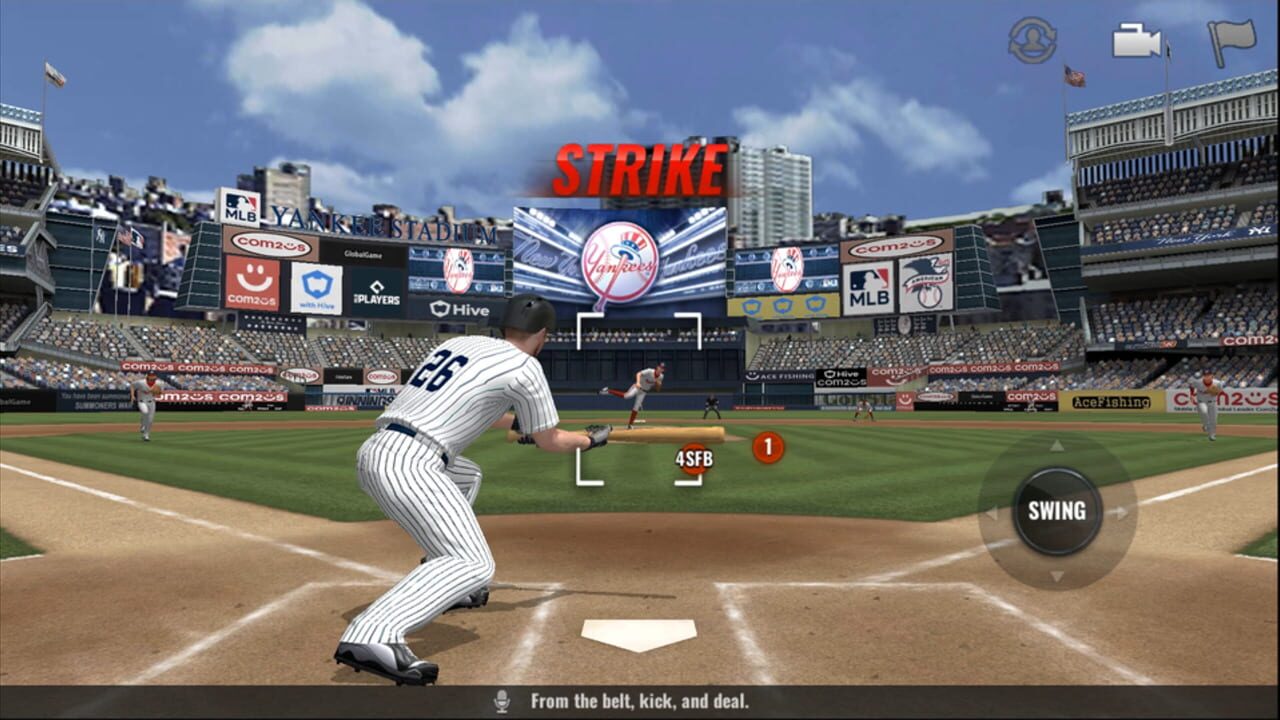Image resolution: width=1280 pixels, height=720 pixels.
Task: Open the flag icon menu
Action: pos(1231,42)
